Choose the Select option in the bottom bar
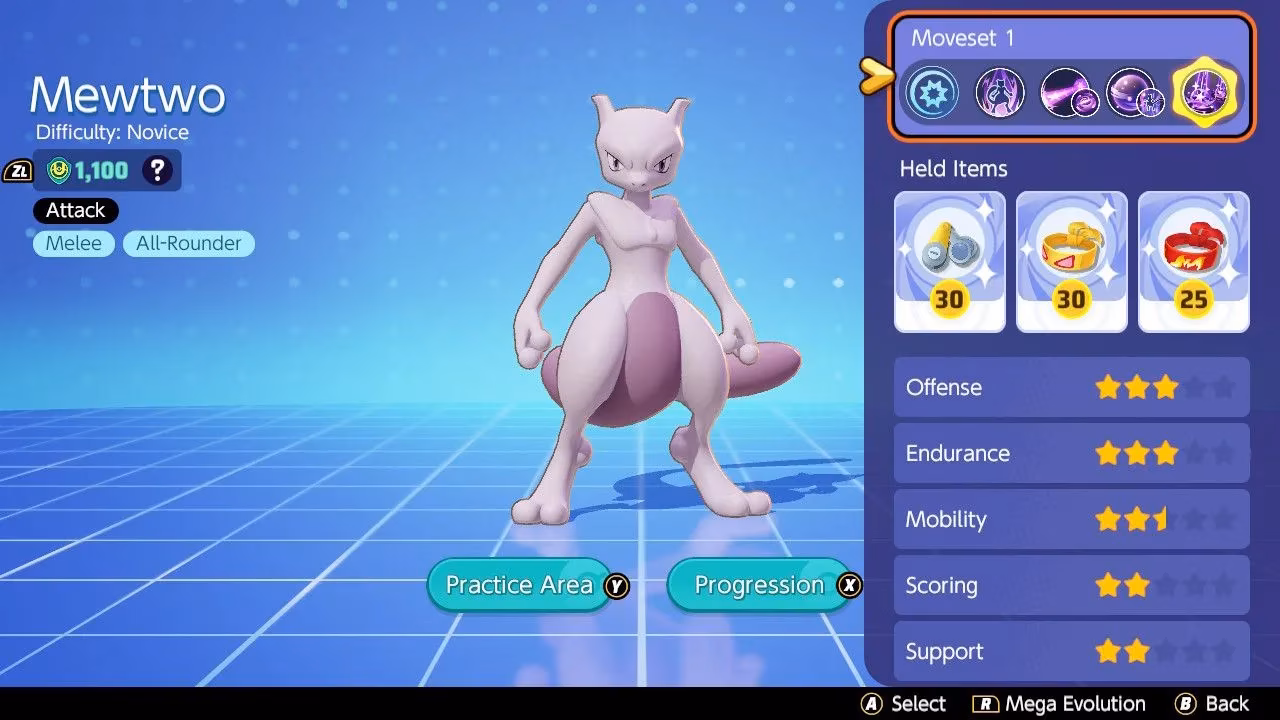 (x=904, y=703)
